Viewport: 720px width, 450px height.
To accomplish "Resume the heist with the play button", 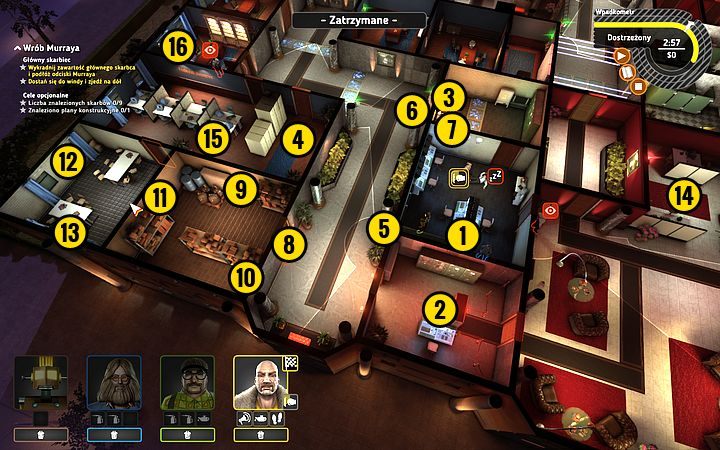I will click(x=620, y=57).
